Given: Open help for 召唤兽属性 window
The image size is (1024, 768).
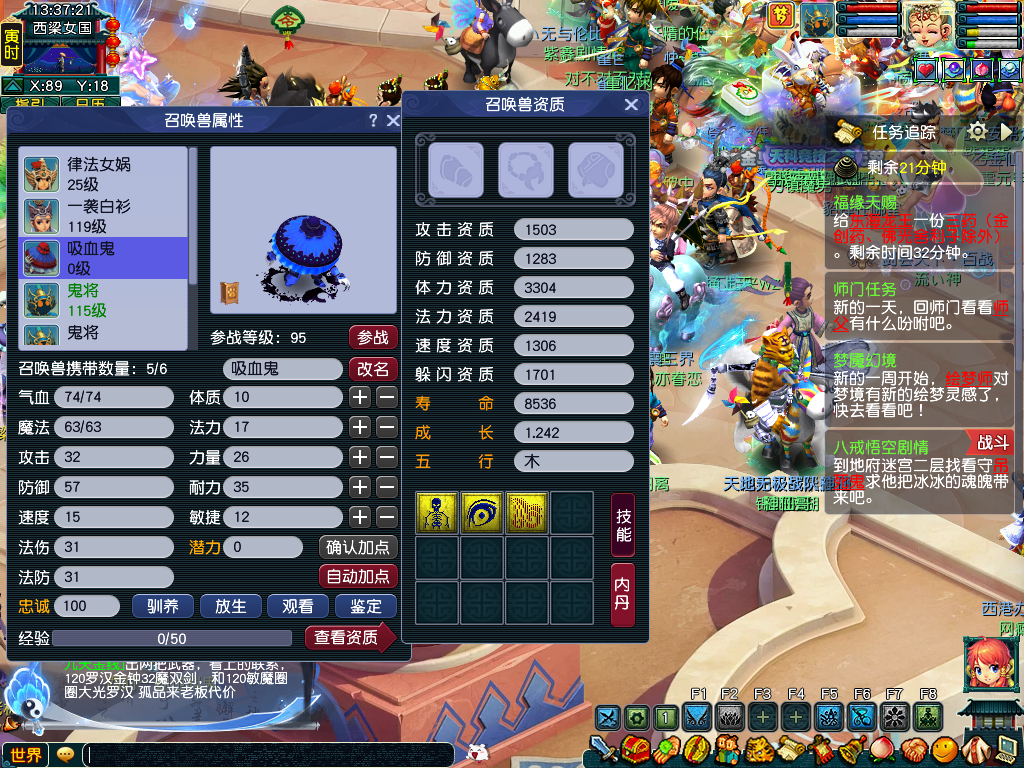Looking at the screenshot, I should pyautogui.click(x=373, y=121).
